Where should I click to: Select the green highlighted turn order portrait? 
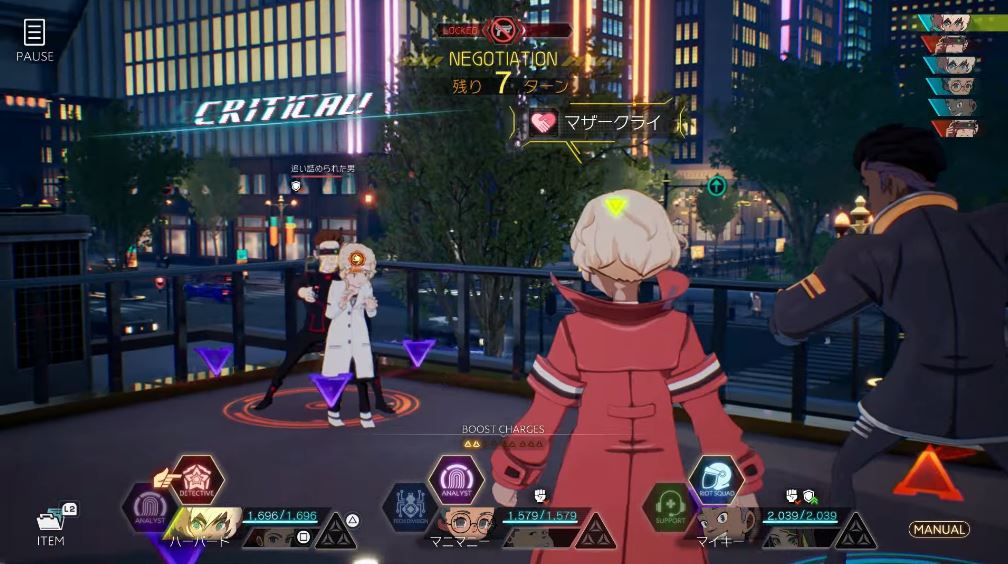pyautogui.click(x=957, y=22)
